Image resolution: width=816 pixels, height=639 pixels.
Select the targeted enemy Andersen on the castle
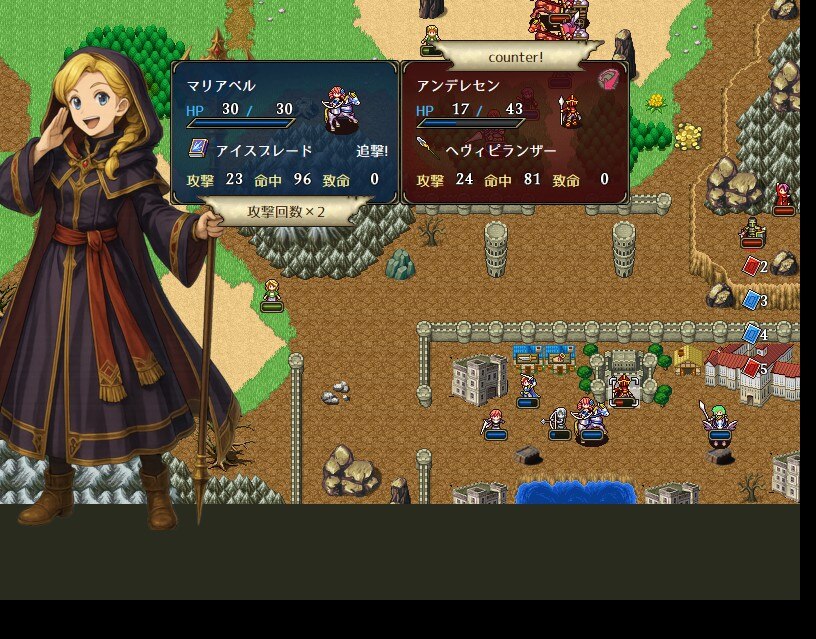tap(624, 389)
